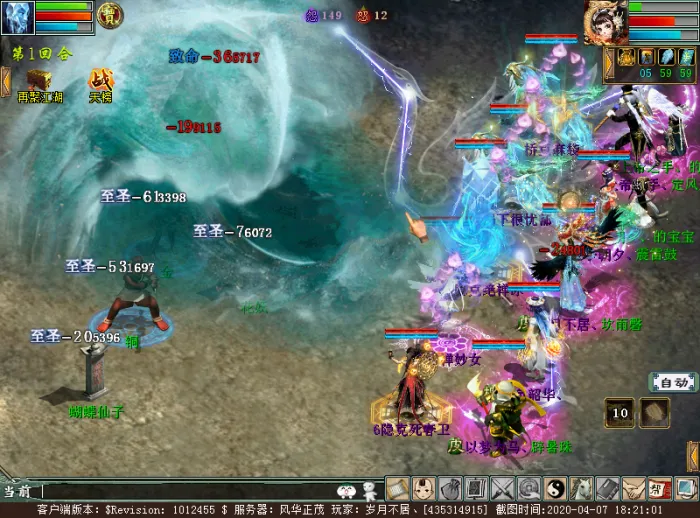Open the scroll icon in bottom toolbar

click(x=398, y=489)
